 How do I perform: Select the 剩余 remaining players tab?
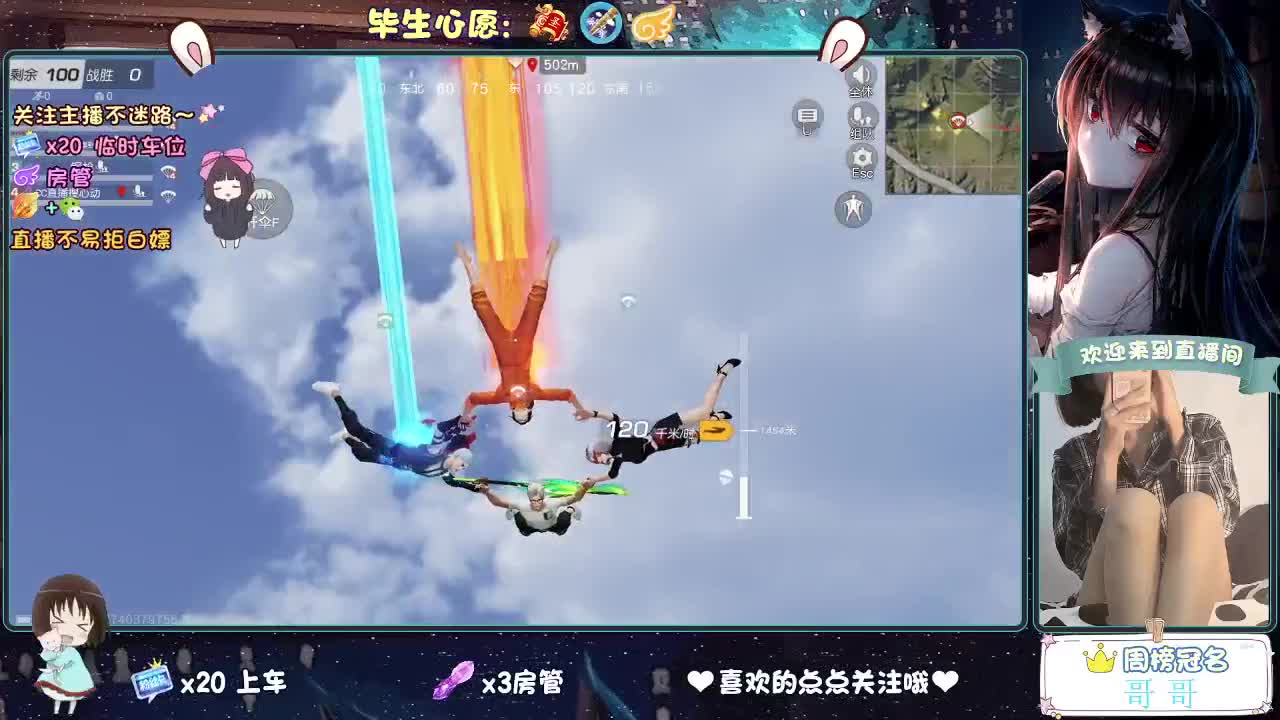(x=25, y=73)
